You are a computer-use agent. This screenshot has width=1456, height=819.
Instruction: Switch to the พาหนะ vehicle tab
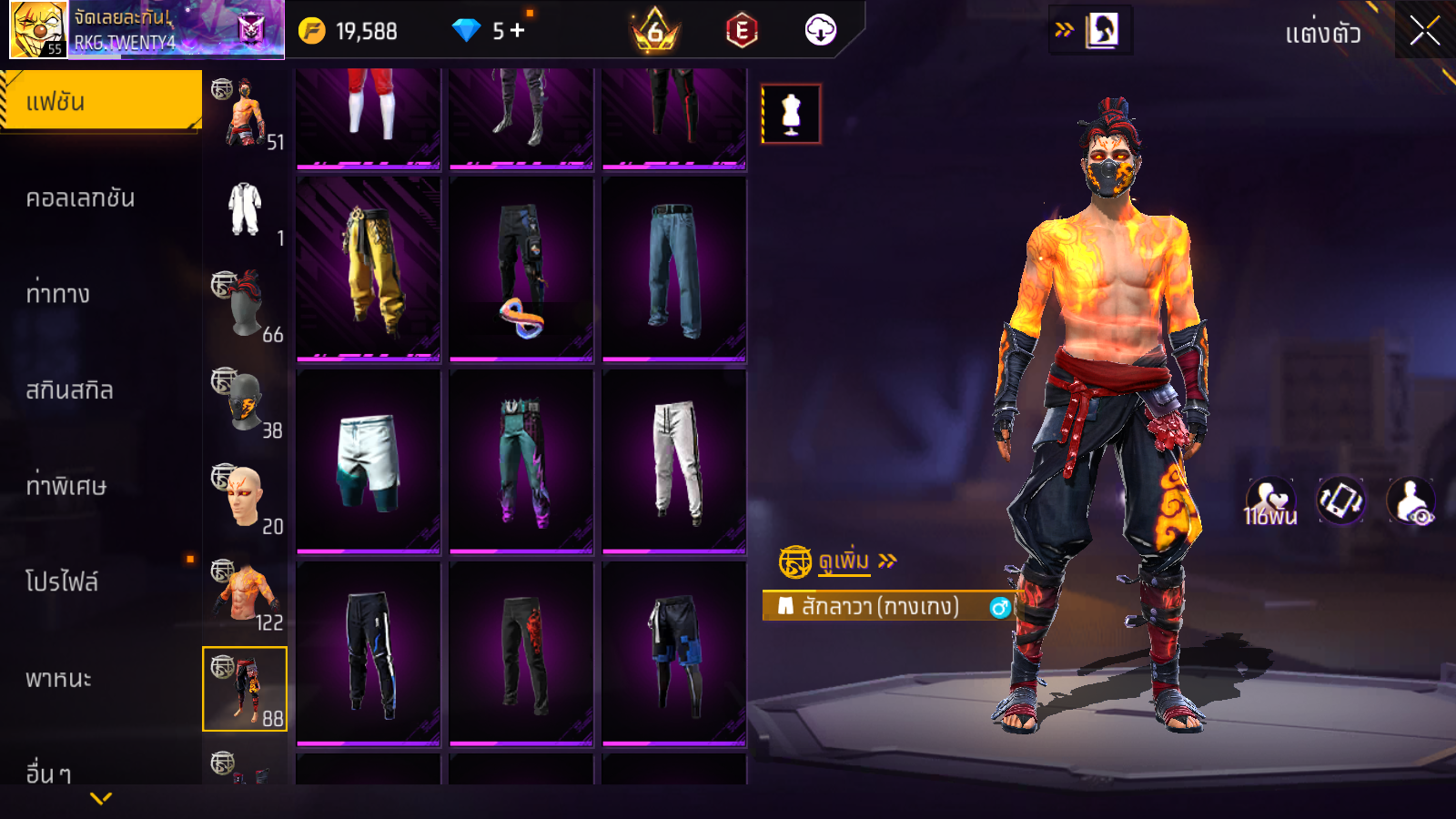tap(58, 679)
